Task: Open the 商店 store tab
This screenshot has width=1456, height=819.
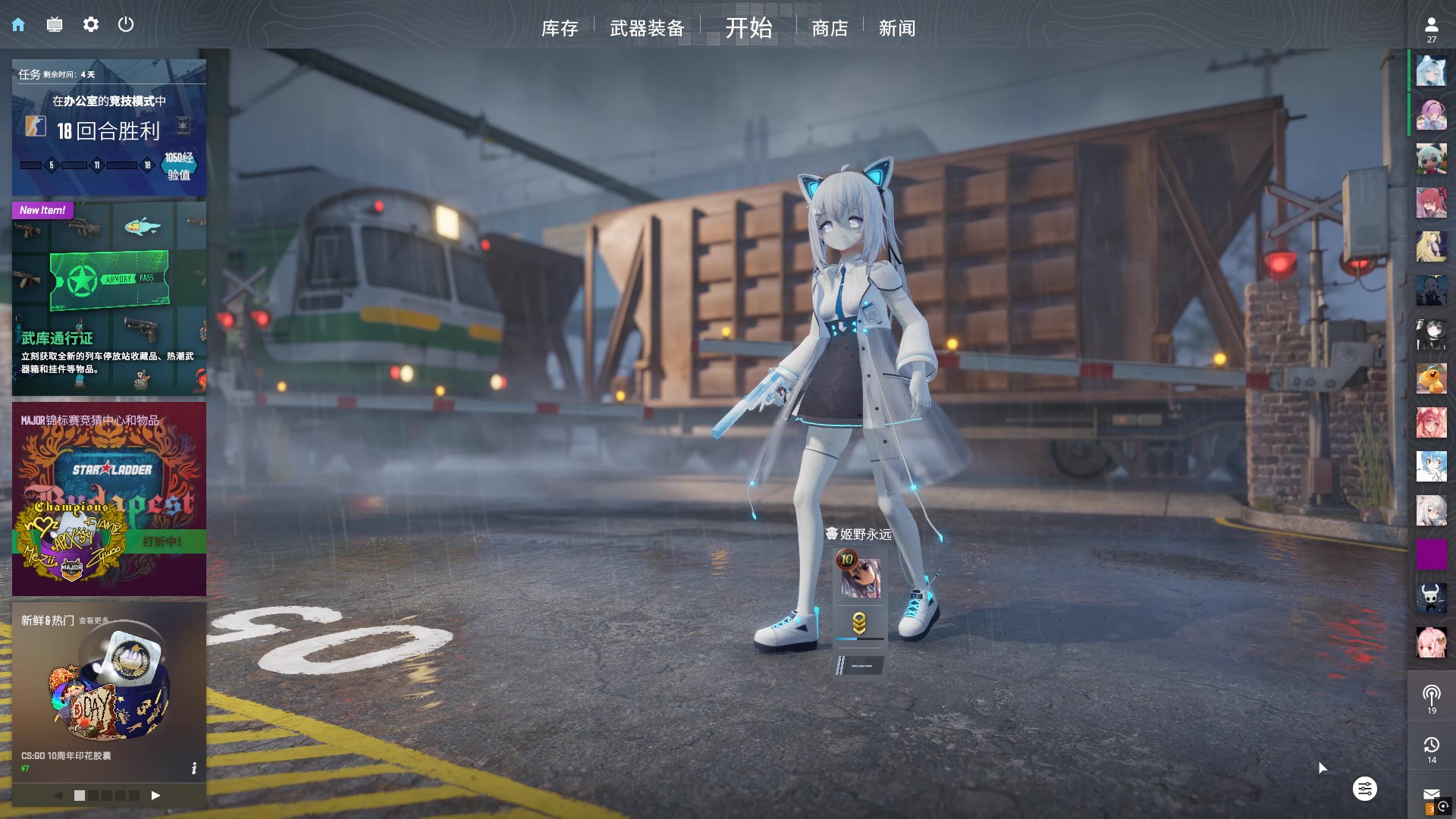Action: pyautogui.click(x=830, y=29)
